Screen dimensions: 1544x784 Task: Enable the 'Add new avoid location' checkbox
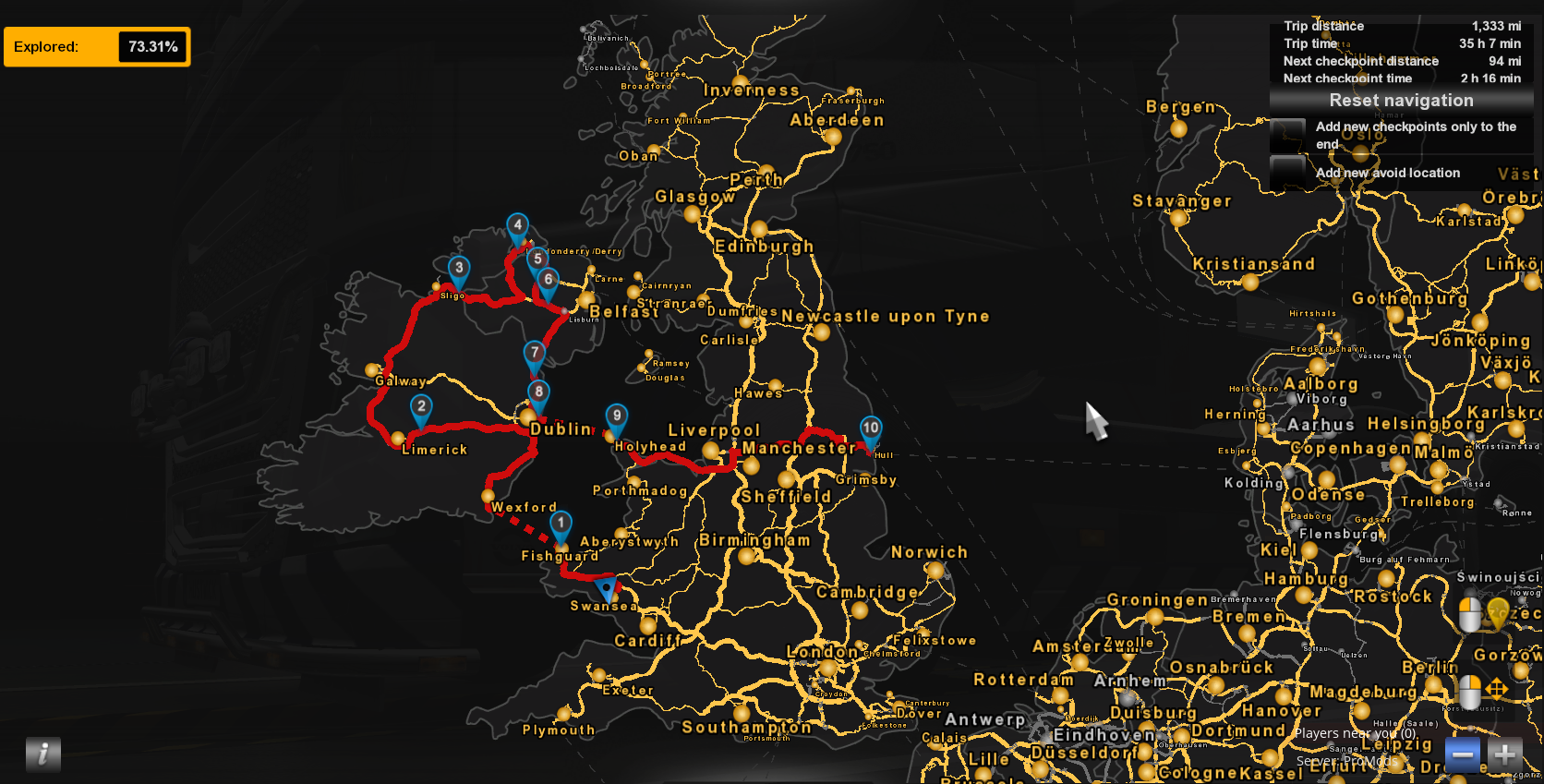click(1287, 172)
